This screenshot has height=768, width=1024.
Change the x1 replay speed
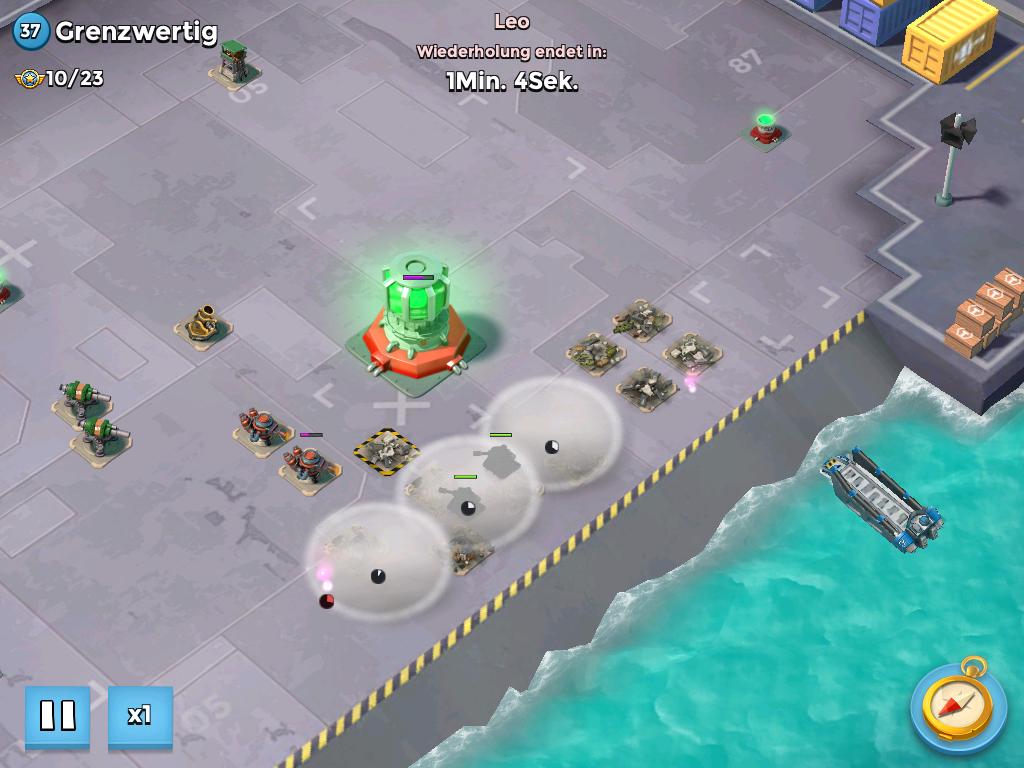coord(140,716)
